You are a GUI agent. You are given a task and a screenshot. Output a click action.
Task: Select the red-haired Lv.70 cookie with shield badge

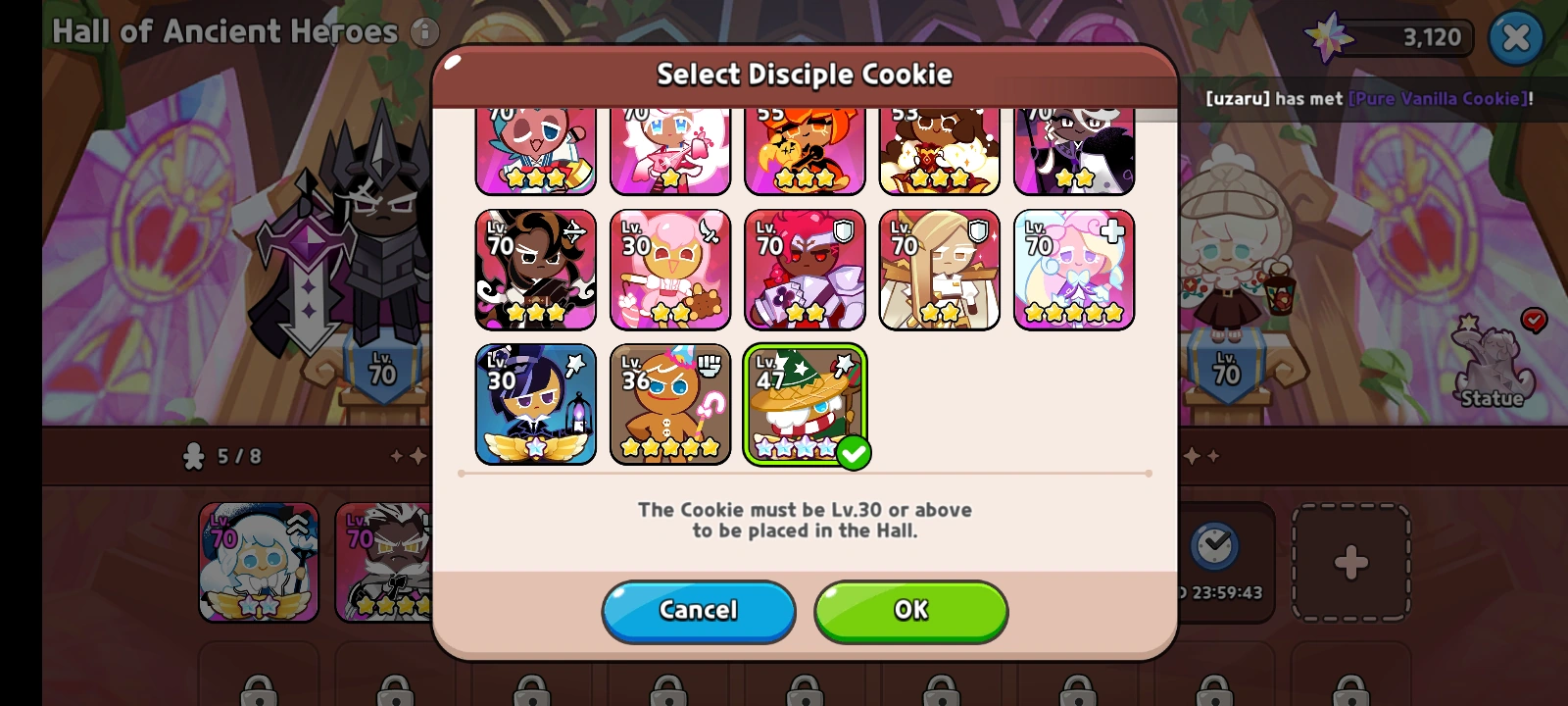point(805,269)
